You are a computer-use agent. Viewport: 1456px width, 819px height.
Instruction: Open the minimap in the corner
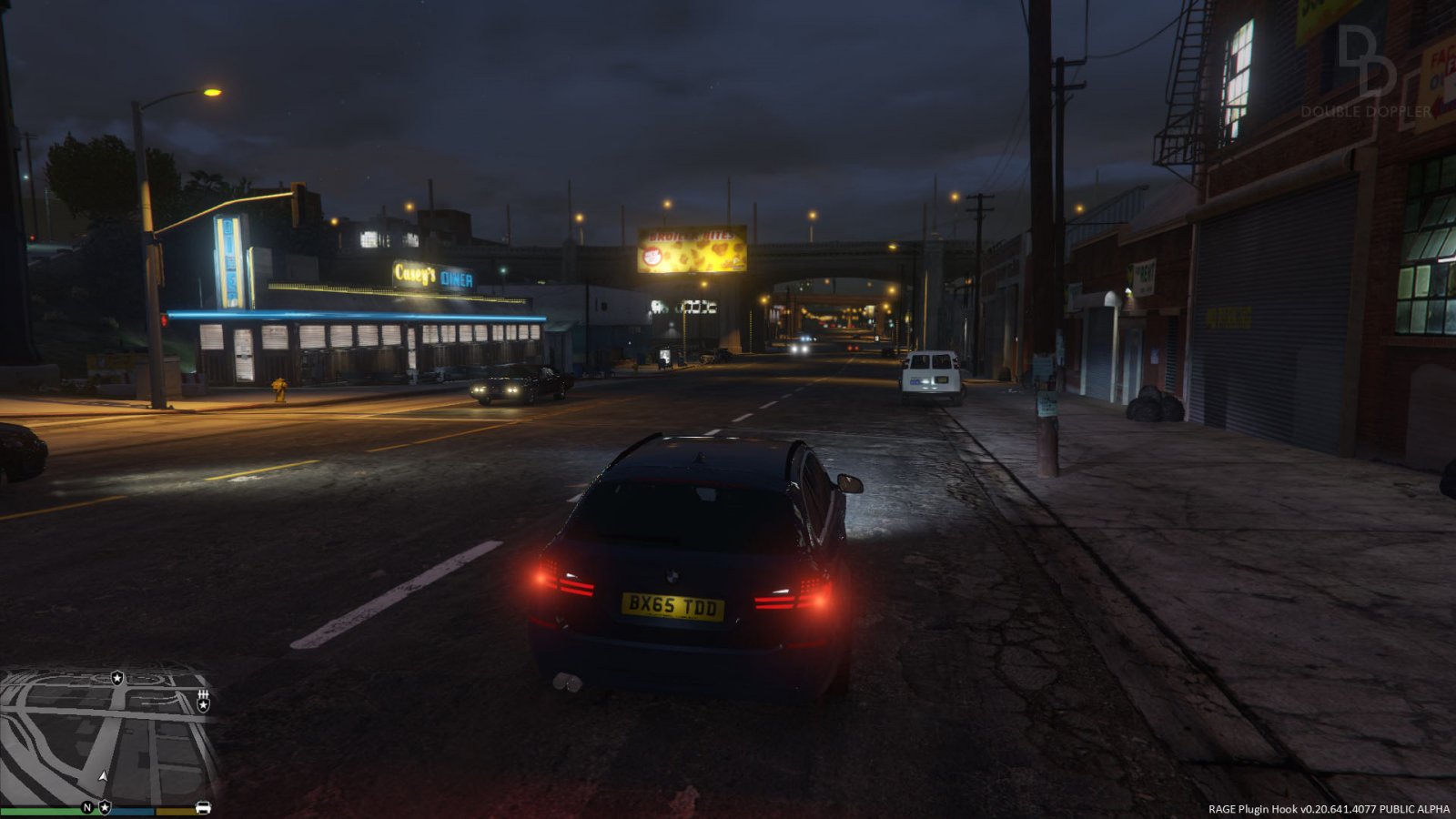[109, 735]
